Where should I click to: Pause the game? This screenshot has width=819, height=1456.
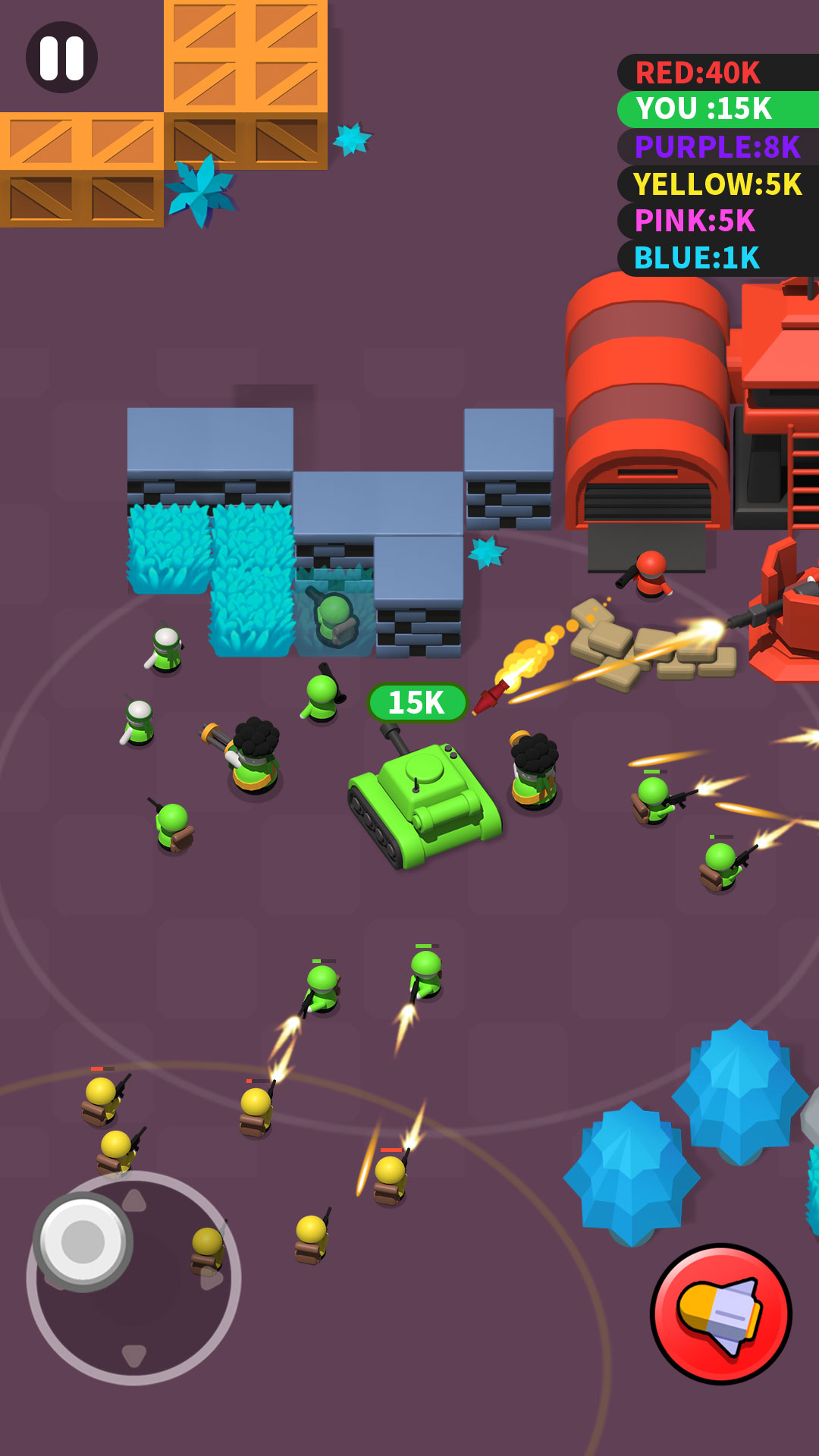pyautogui.click(x=61, y=58)
